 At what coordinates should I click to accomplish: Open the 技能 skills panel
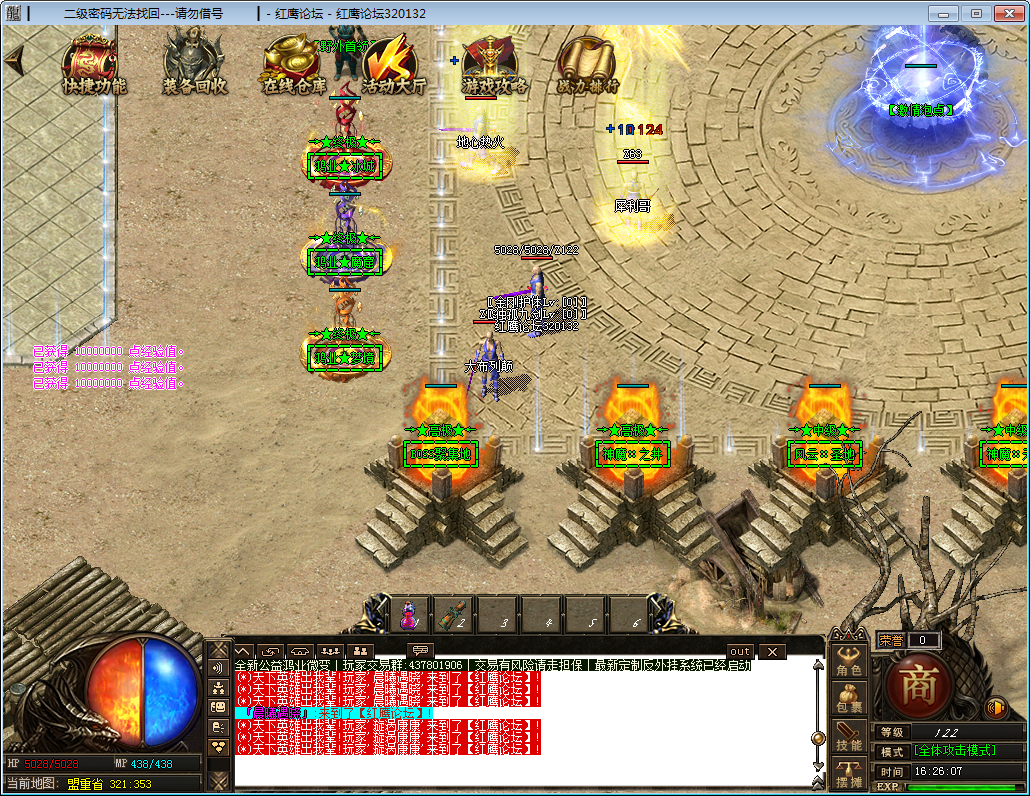point(849,735)
